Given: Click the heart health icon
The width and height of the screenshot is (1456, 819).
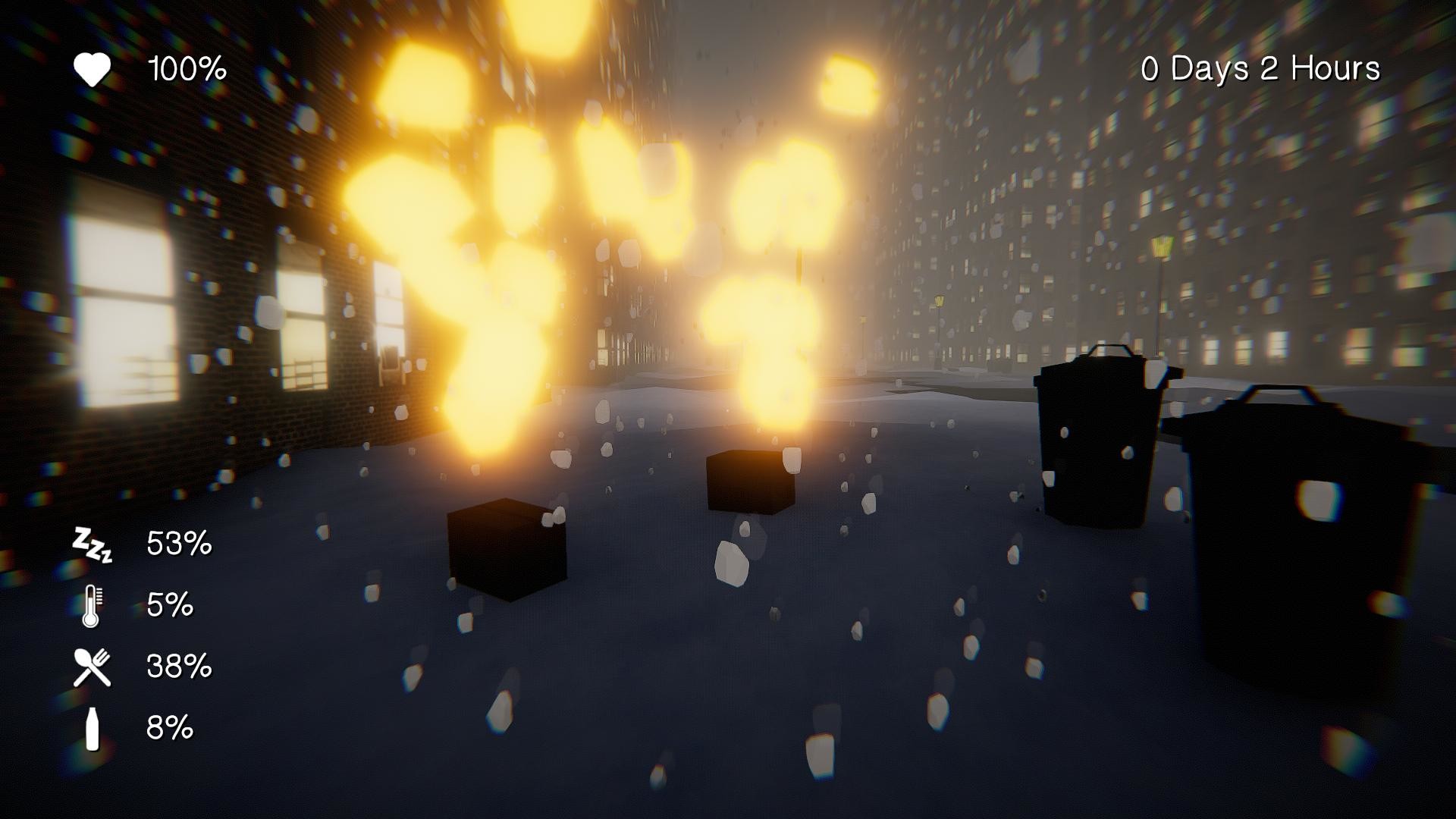Looking at the screenshot, I should coord(91,70).
